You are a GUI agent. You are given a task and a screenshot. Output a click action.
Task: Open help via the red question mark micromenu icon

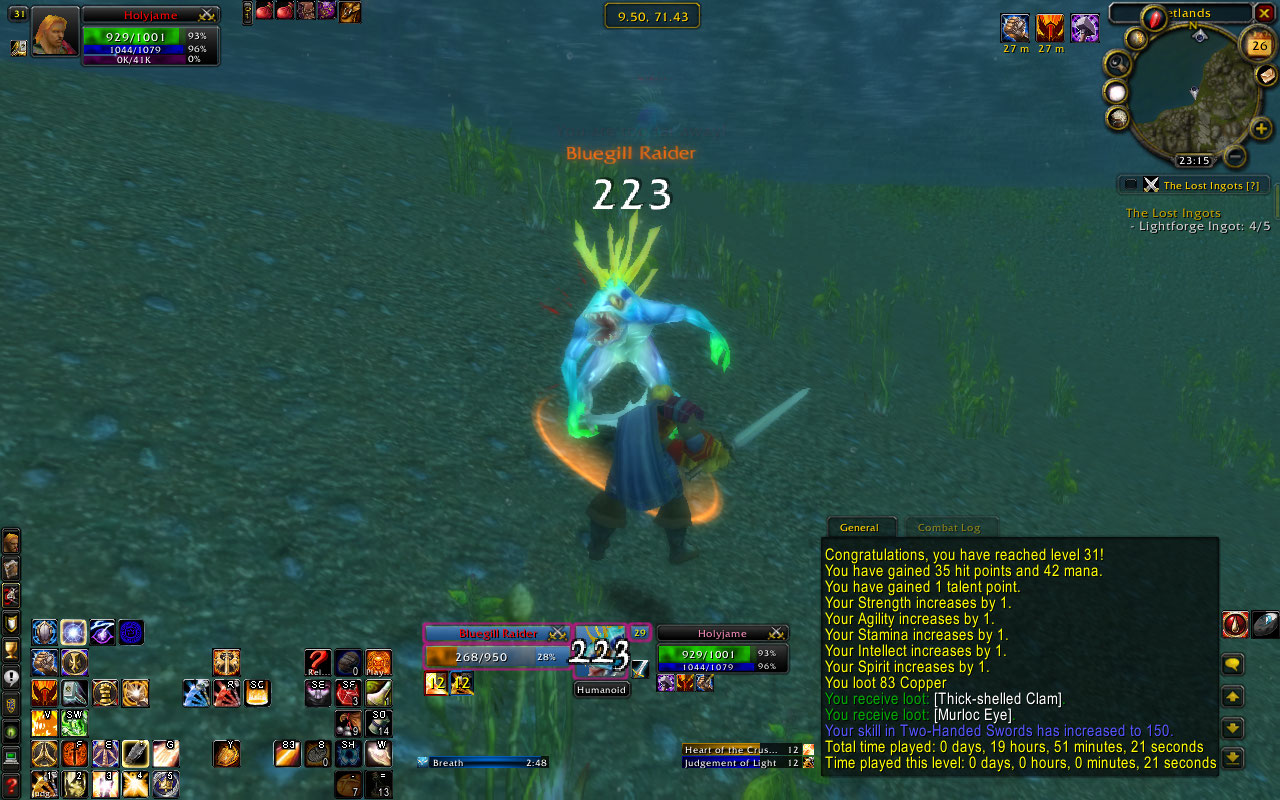[x=12, y=784]
